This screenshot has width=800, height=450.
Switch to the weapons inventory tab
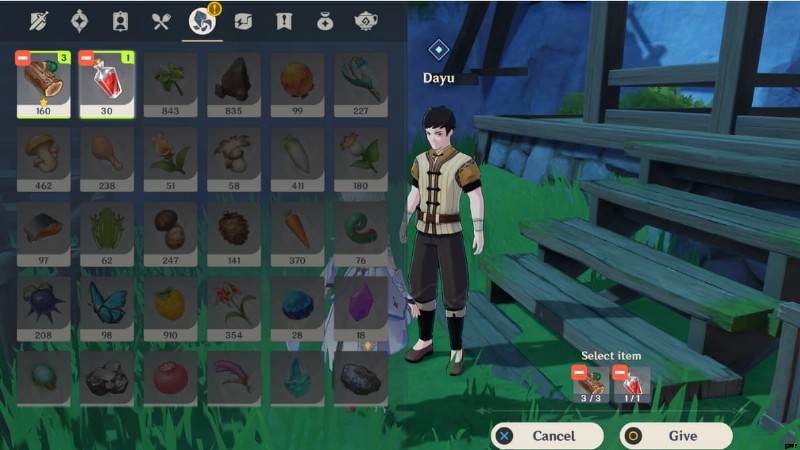click(38, 20)
